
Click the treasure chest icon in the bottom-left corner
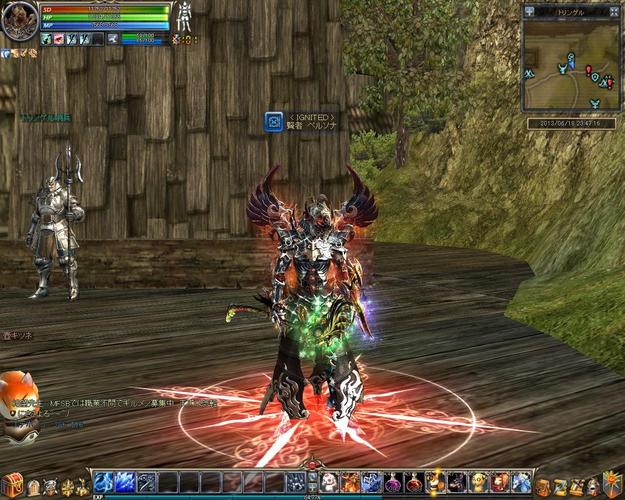pyautogui.click(x=11, y=482)
